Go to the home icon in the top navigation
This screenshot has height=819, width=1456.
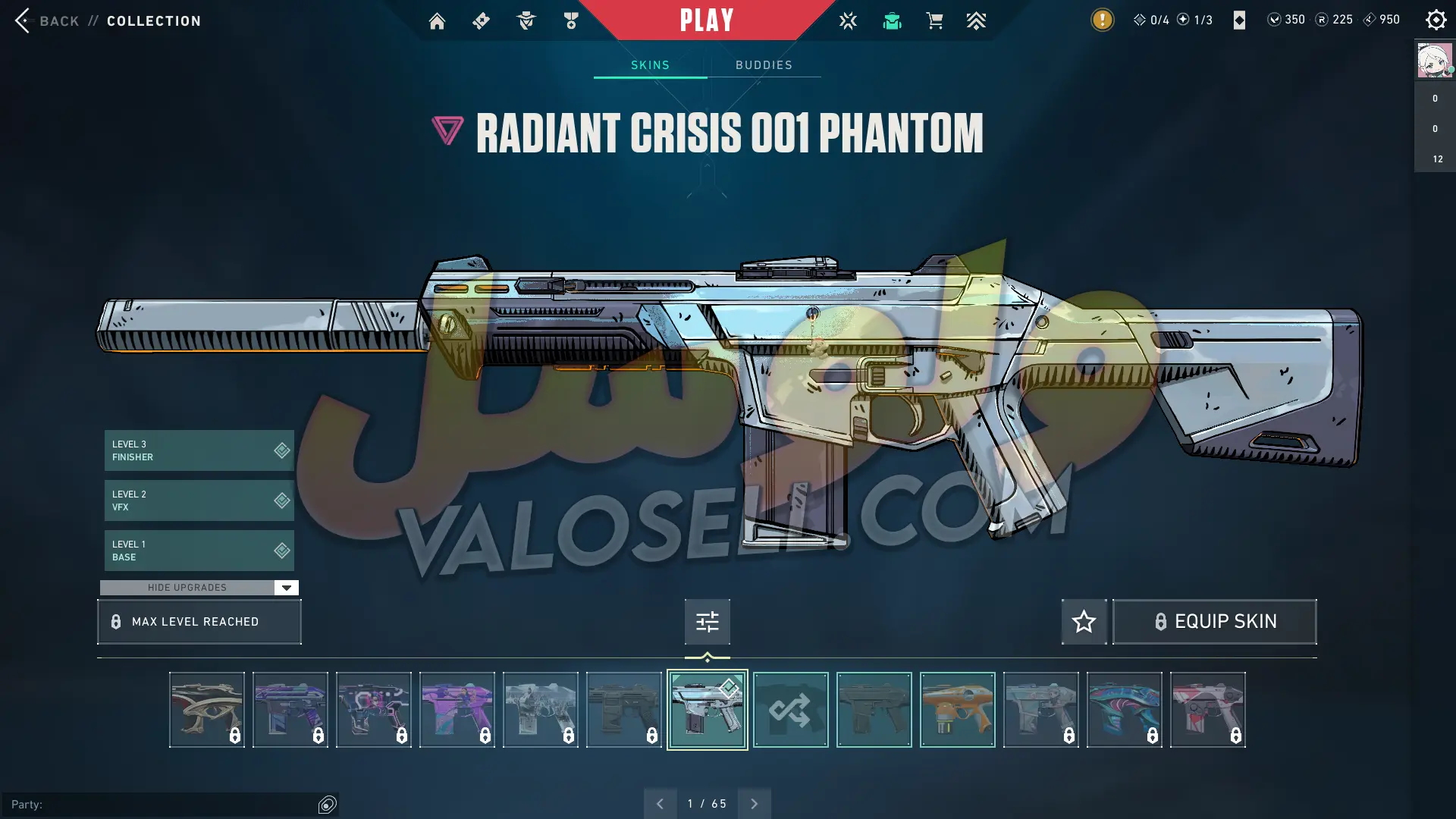coord(437,21)
